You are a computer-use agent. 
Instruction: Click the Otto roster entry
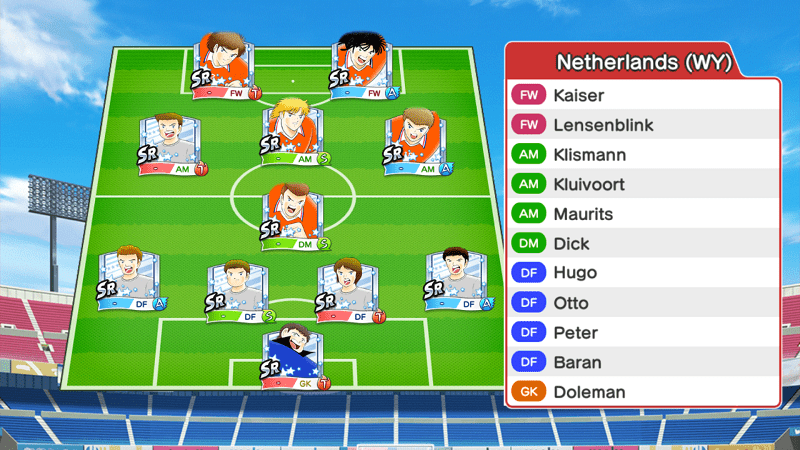click(642, 303)
